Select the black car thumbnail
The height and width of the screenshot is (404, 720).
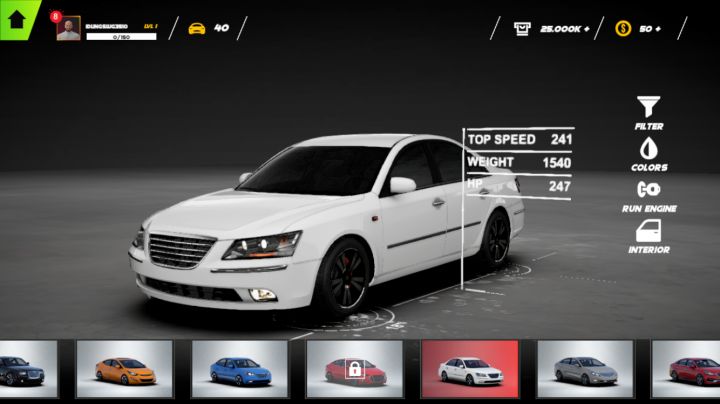[x=27, y=369]
